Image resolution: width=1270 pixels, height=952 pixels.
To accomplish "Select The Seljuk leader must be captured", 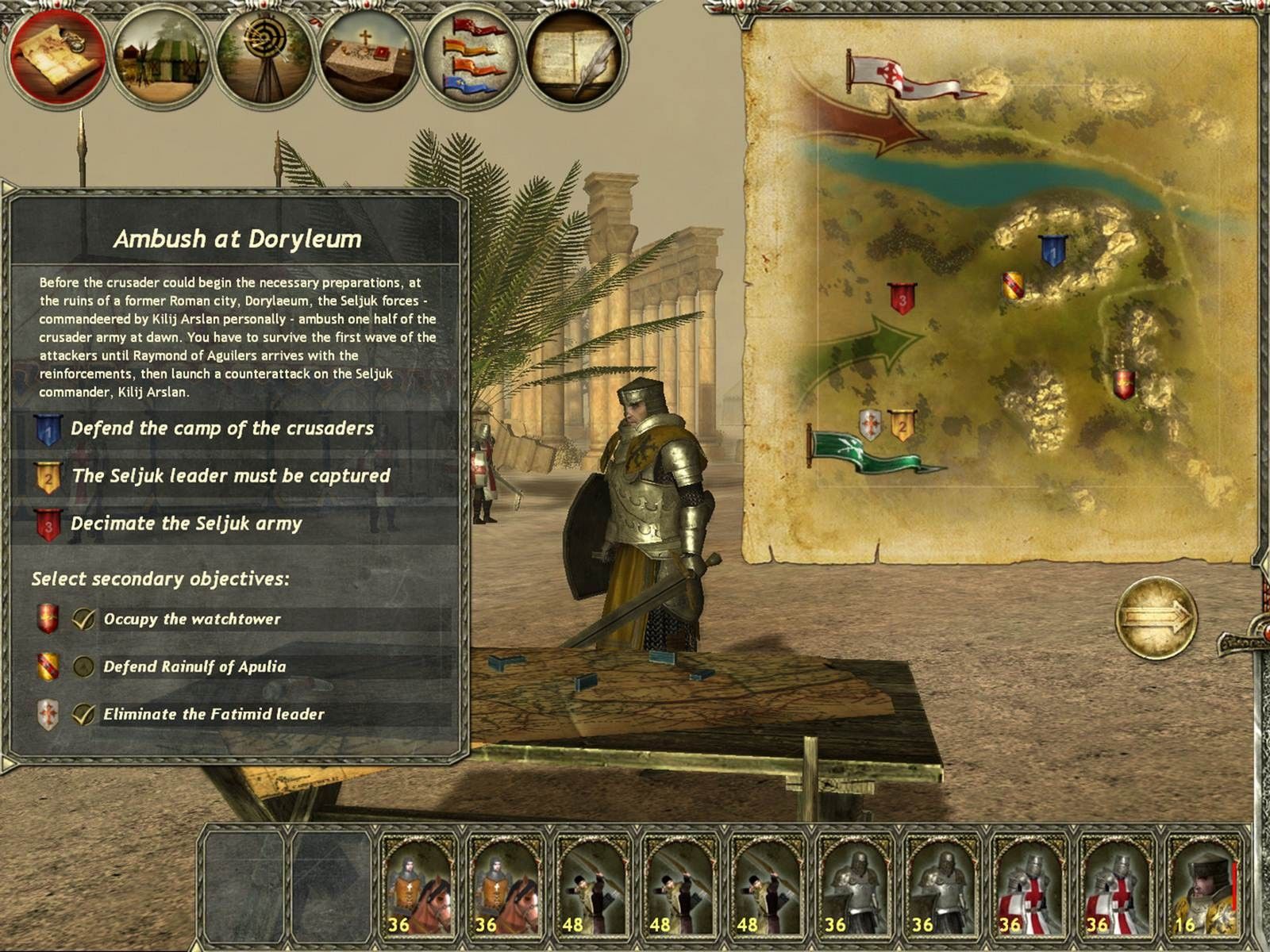I will 230,477.
